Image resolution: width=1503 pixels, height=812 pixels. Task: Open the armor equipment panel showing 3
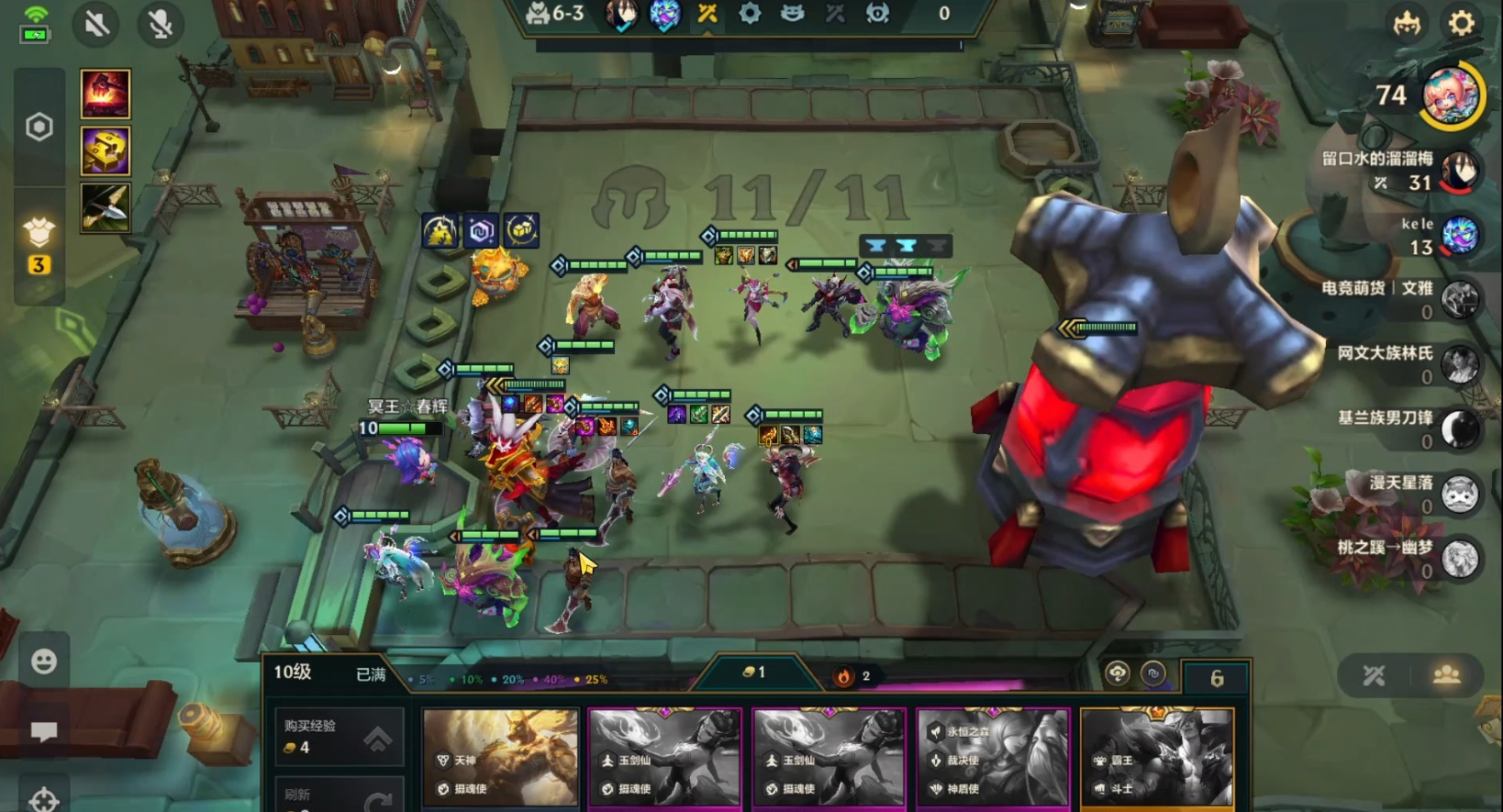tap(39, 246)
